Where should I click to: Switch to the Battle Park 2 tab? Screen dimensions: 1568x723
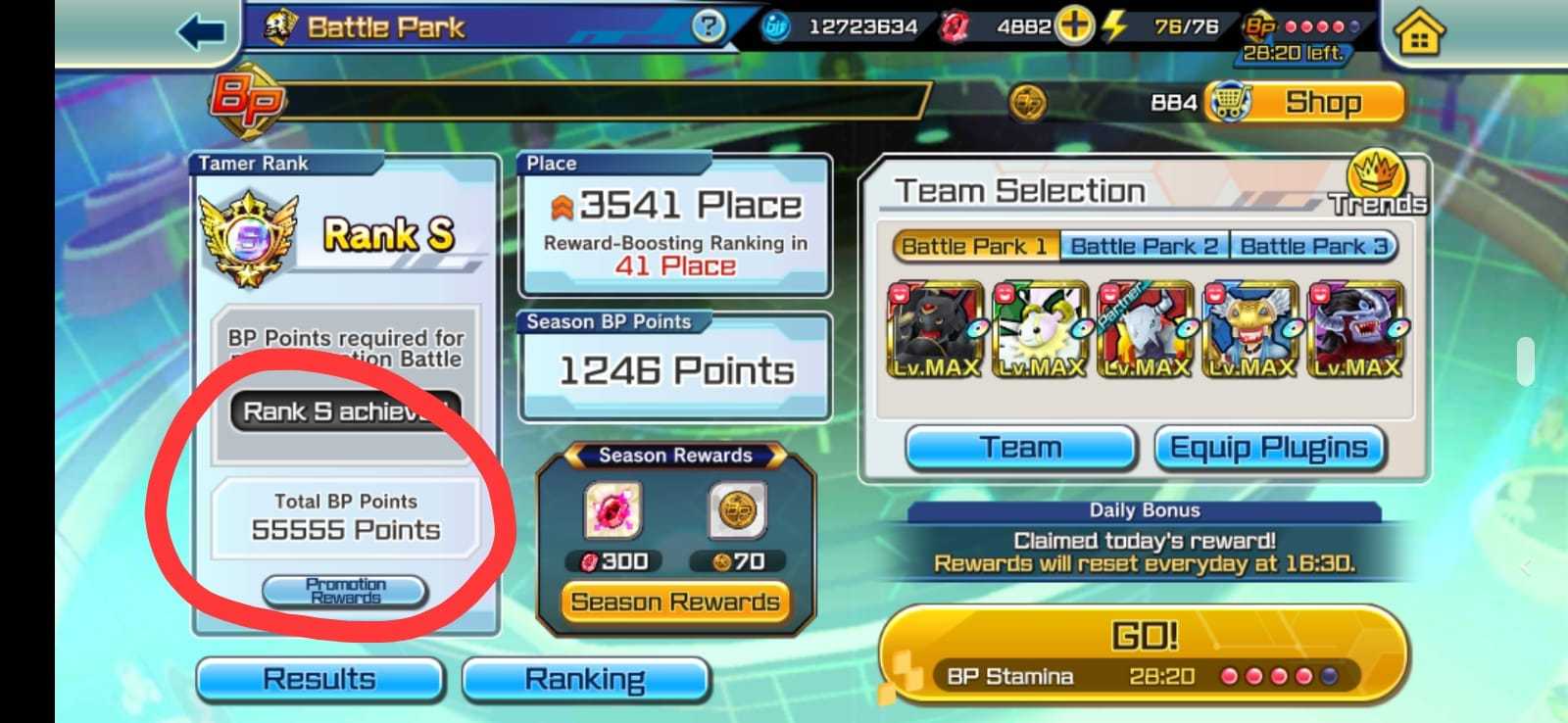(x=1145, y=246)
